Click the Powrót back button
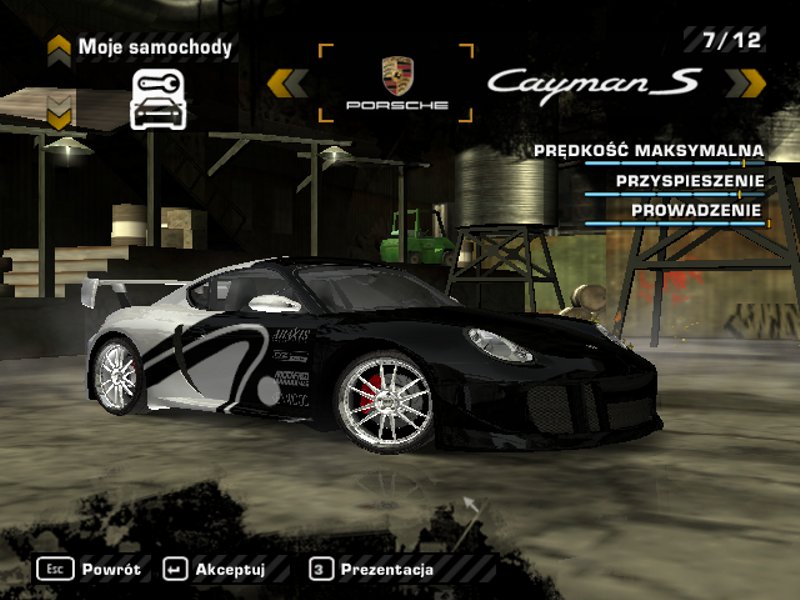800x600 pixels. [x=90, y=569]
